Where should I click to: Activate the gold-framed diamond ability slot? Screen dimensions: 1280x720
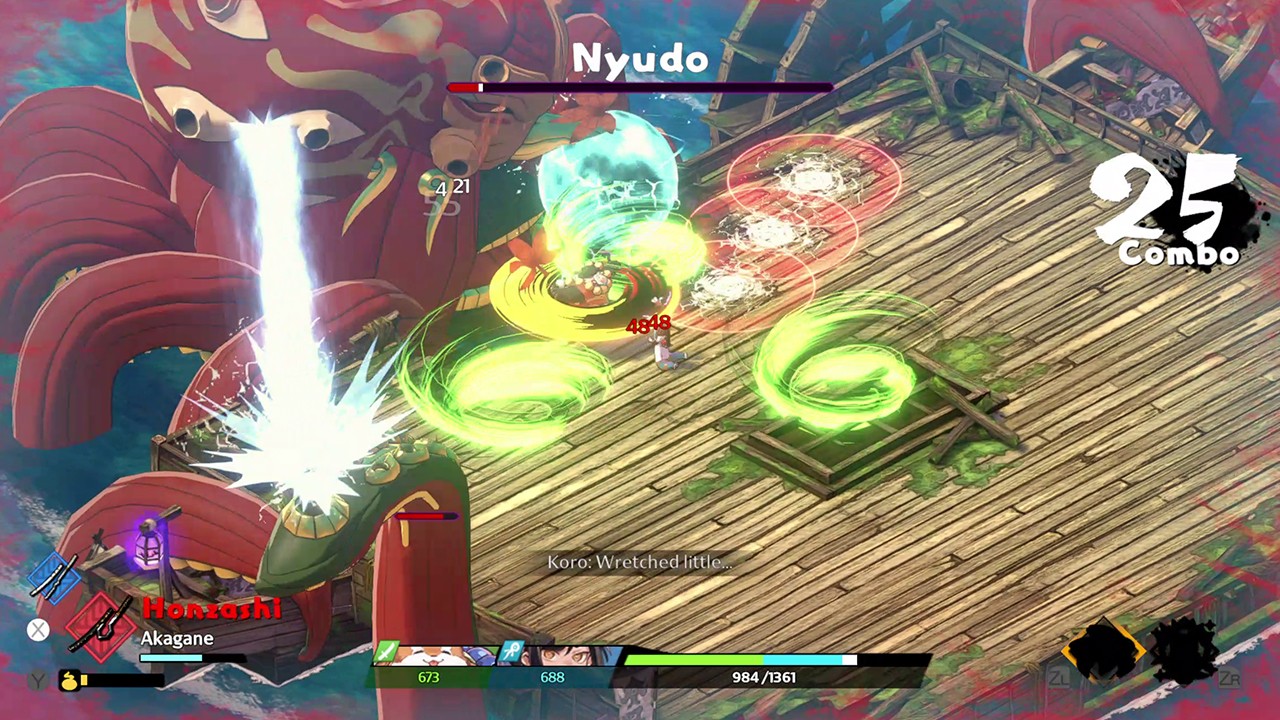pos(1103,651)
